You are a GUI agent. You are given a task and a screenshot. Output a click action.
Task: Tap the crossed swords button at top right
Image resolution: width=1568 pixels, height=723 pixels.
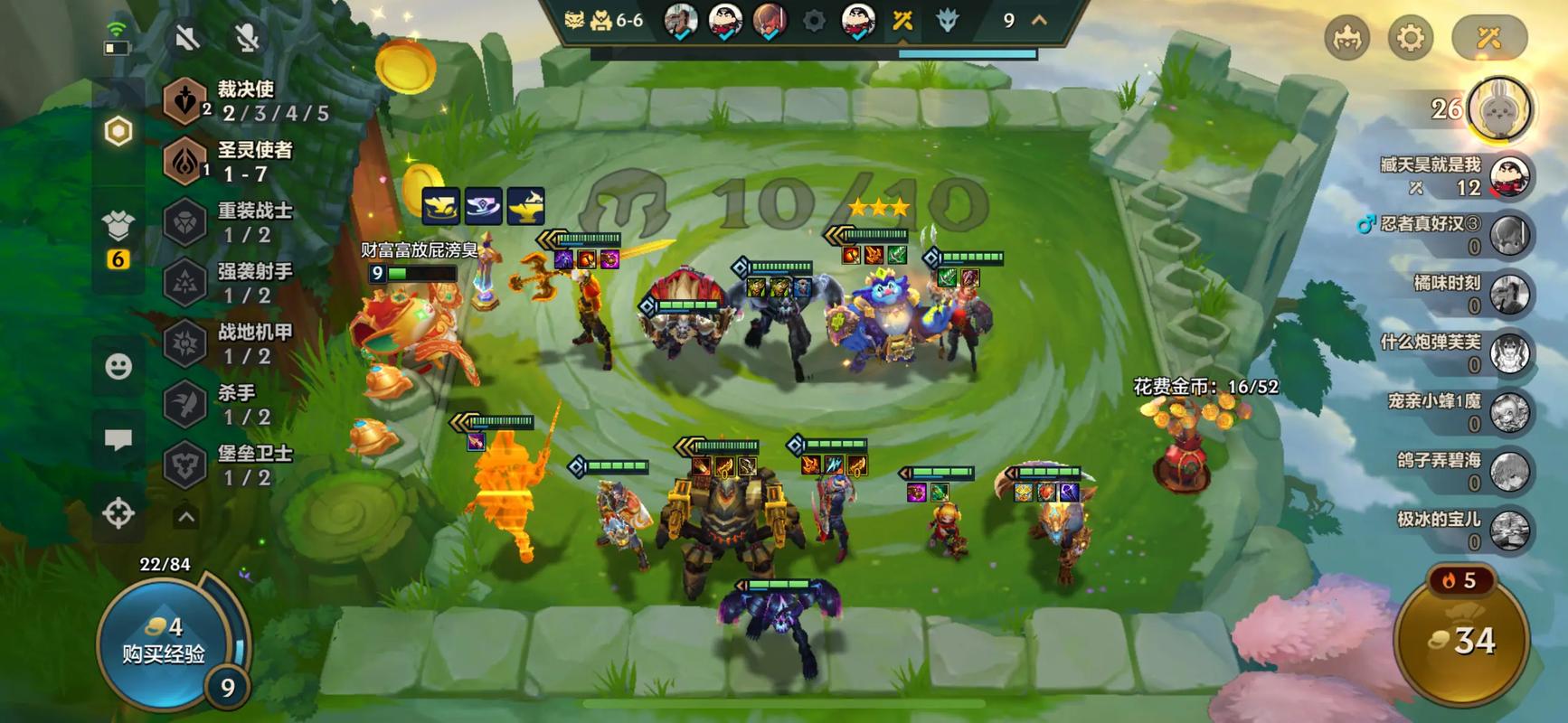1488,38
